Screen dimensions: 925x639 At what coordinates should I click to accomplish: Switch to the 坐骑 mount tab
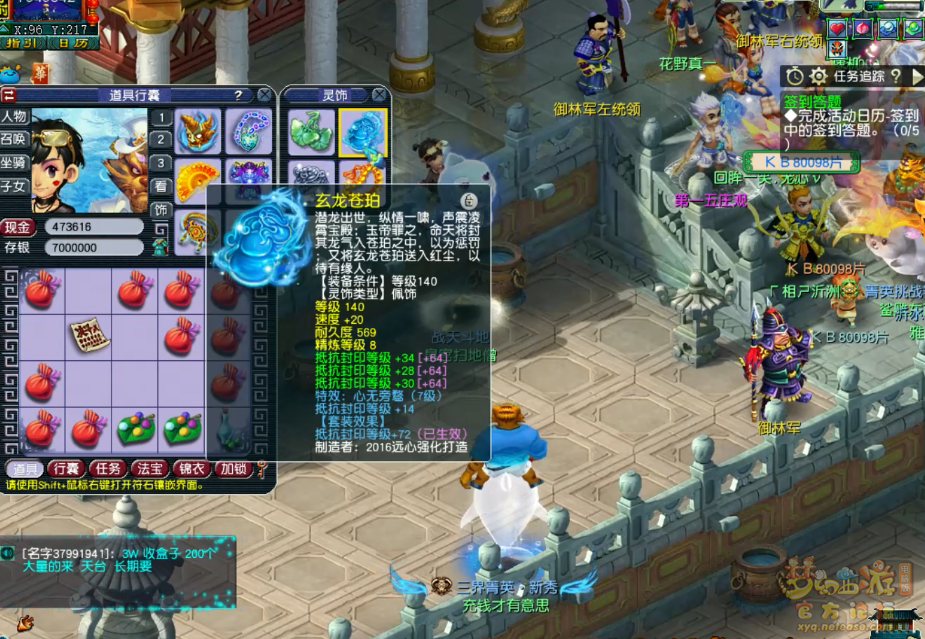[x=14, y=162]
